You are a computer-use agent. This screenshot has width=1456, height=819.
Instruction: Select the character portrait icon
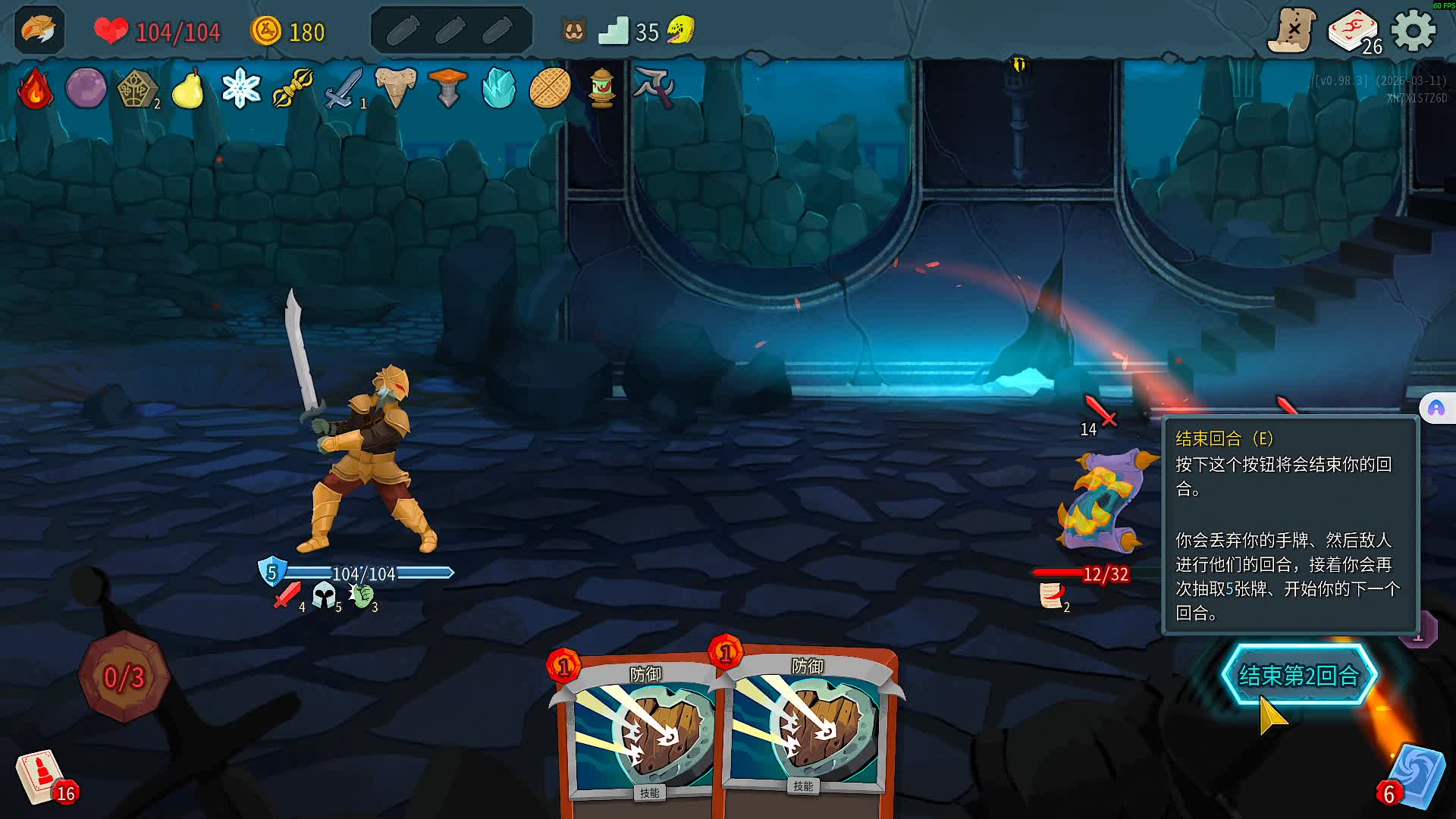(39, 30)
